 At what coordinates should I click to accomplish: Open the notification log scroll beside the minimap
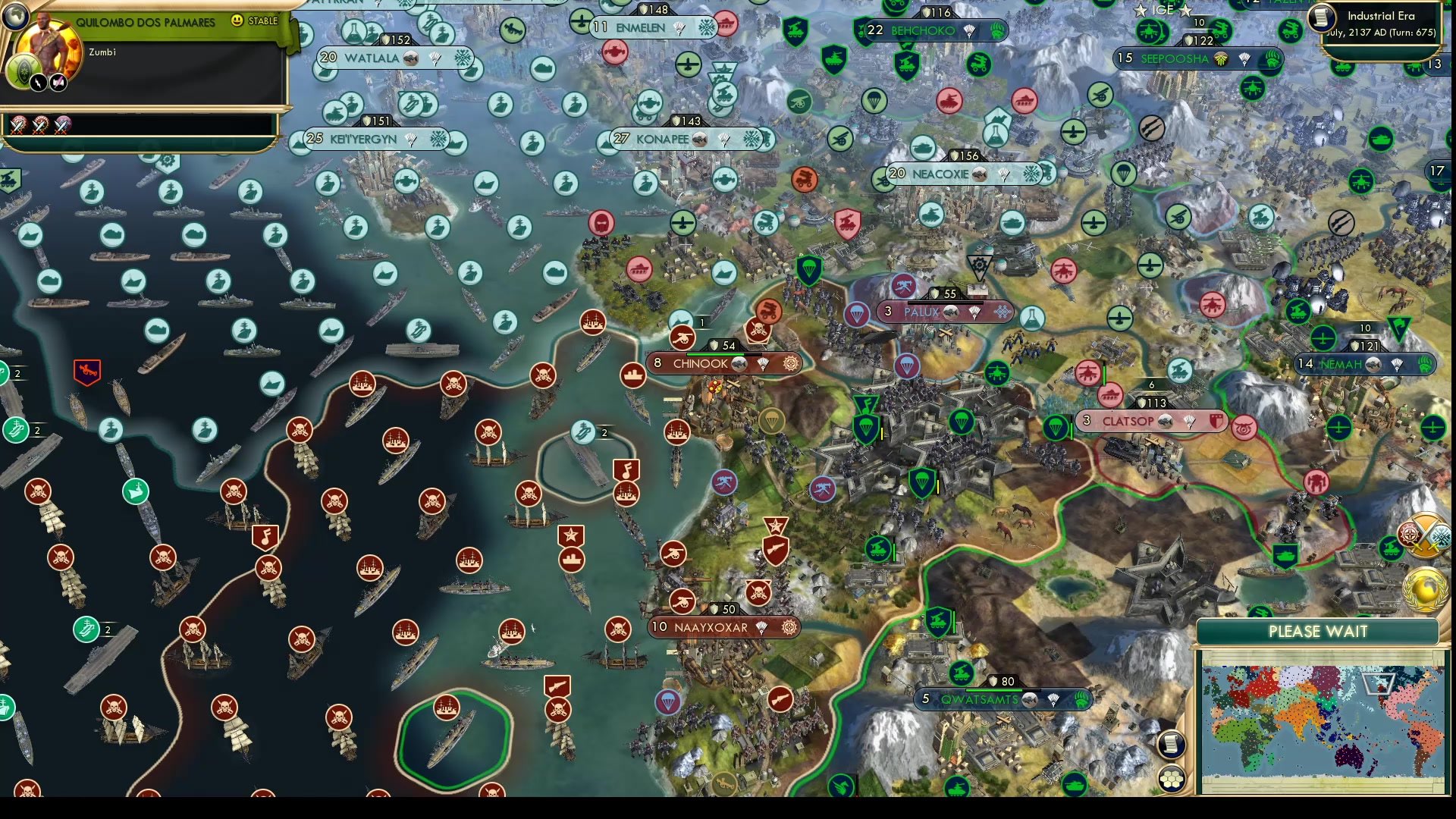(1172, 742)
